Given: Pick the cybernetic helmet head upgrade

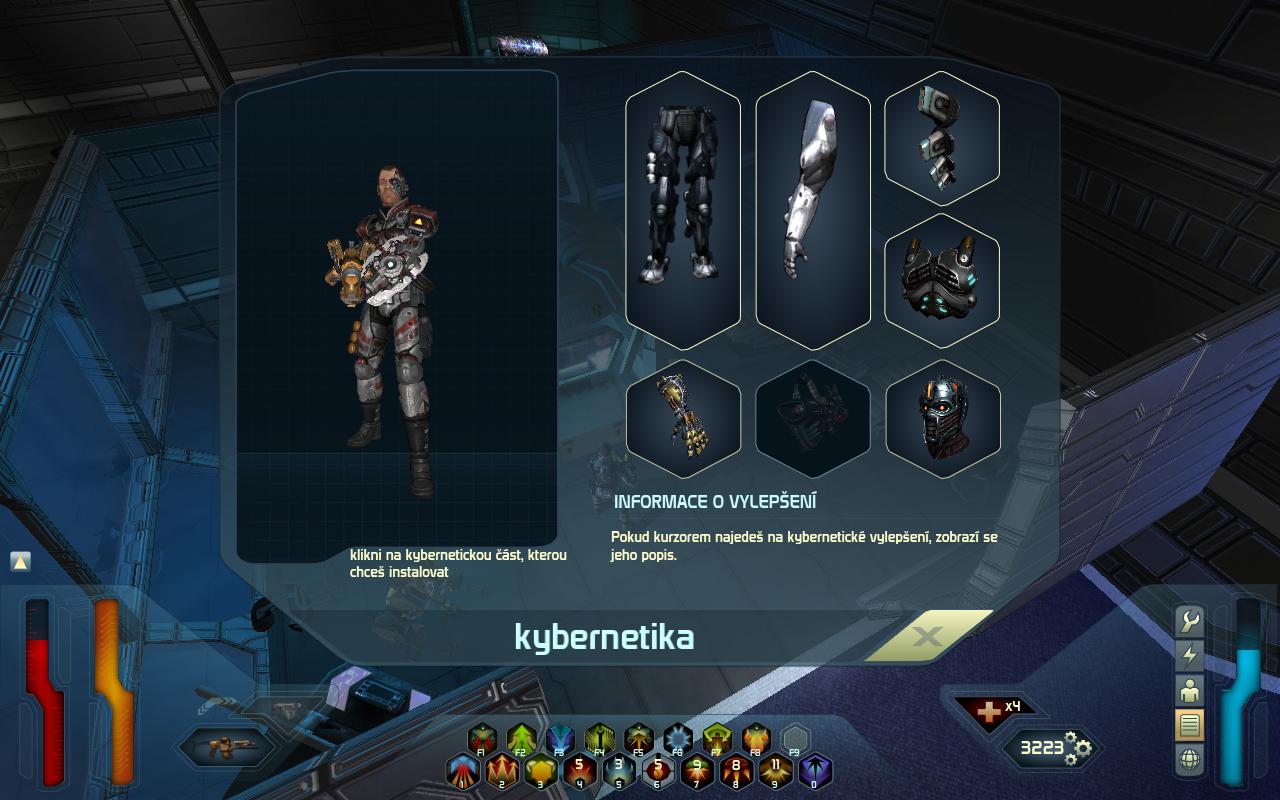Looking at the screenshot, I should click(x=942, y=418).
